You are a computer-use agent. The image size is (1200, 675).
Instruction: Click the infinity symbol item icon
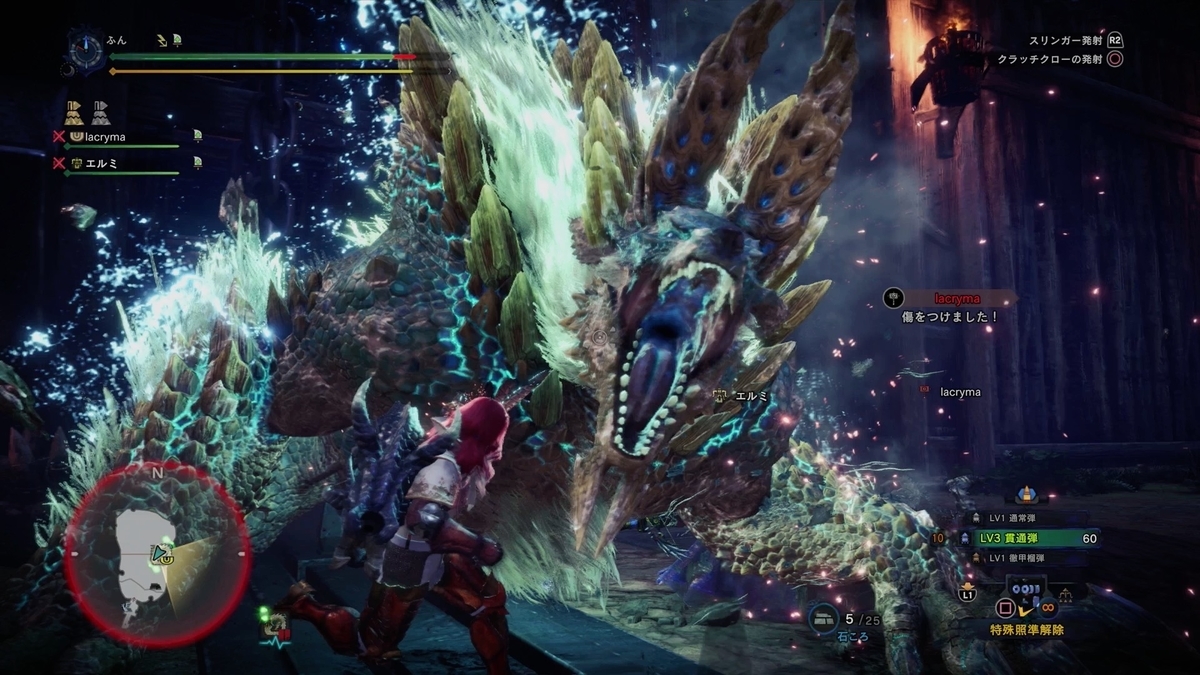(x=1048, y=607)
